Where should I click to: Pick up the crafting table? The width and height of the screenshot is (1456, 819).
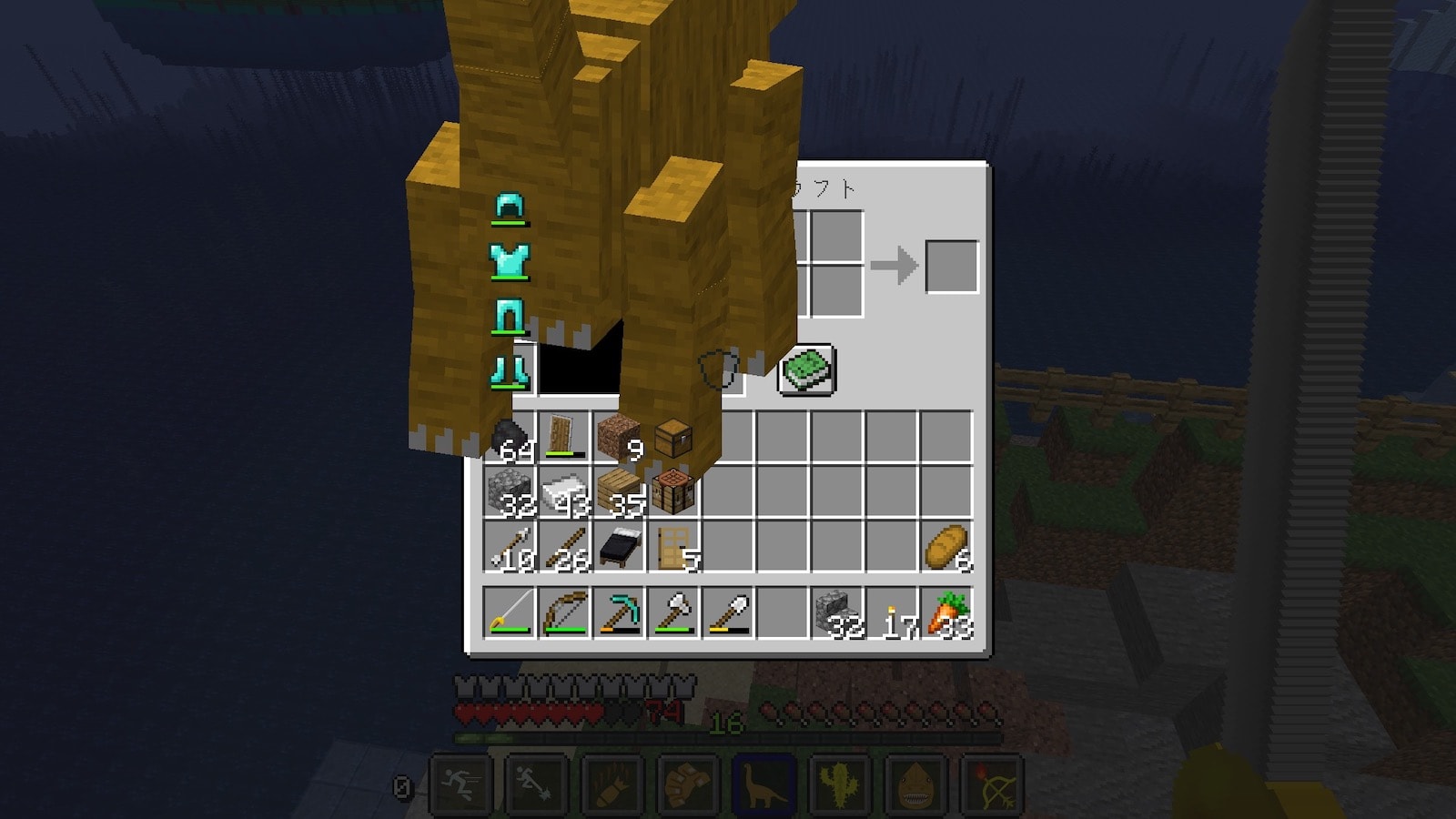click(674, 493)
